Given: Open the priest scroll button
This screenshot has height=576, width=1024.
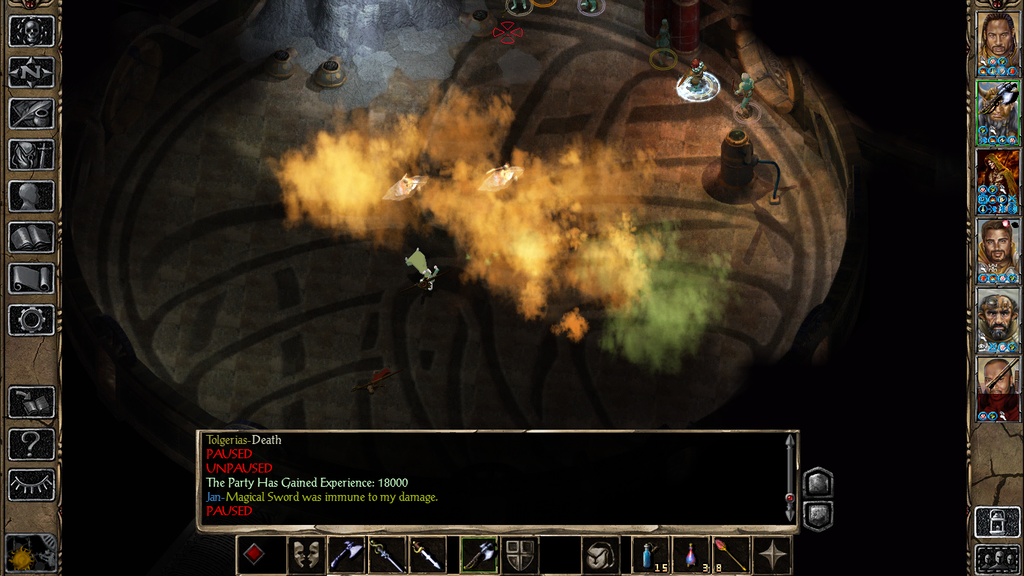Looking at the screenshot, I should (31, 278).
